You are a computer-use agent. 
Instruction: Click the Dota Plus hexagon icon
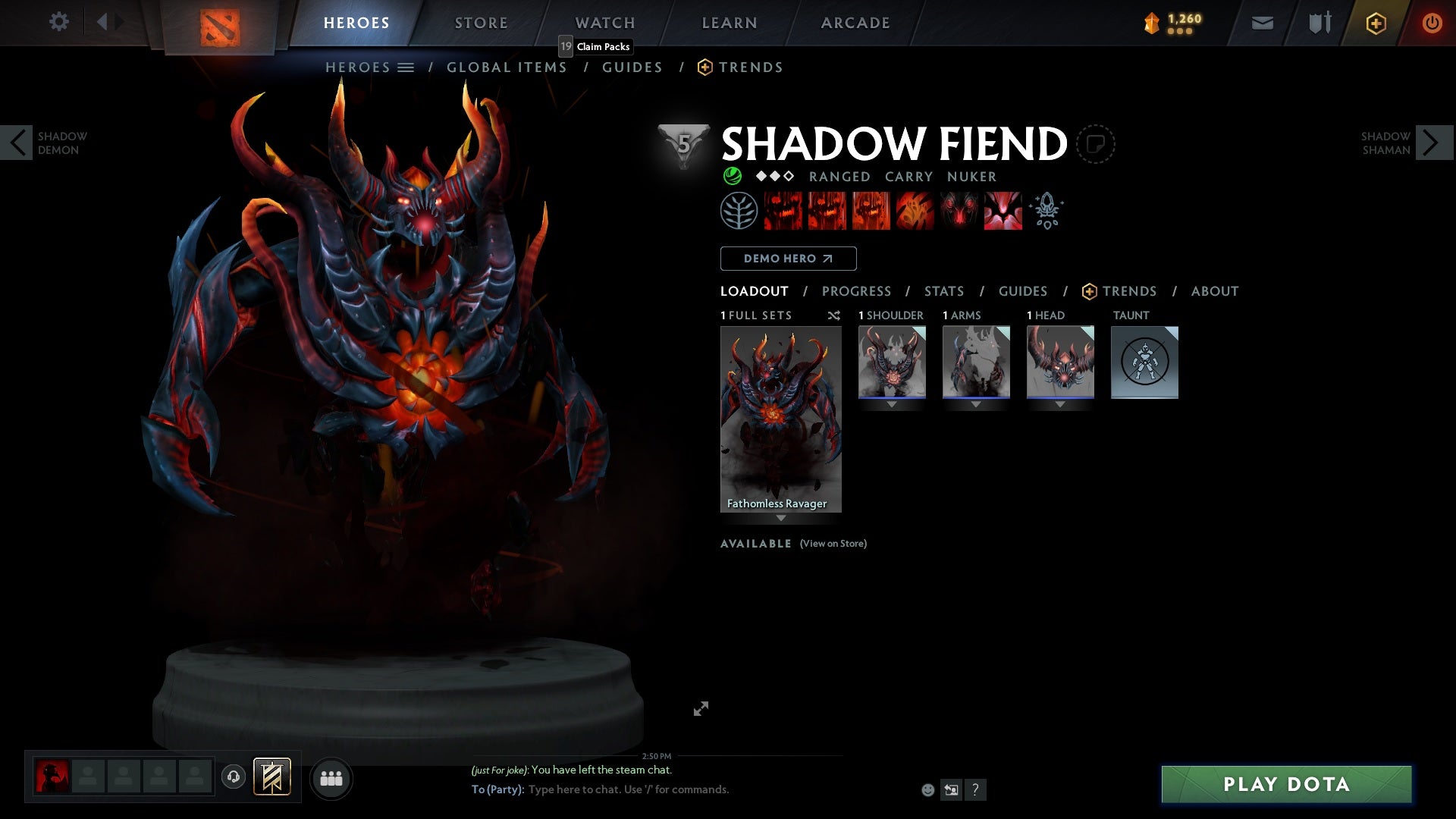click(x=1375, y=23)
